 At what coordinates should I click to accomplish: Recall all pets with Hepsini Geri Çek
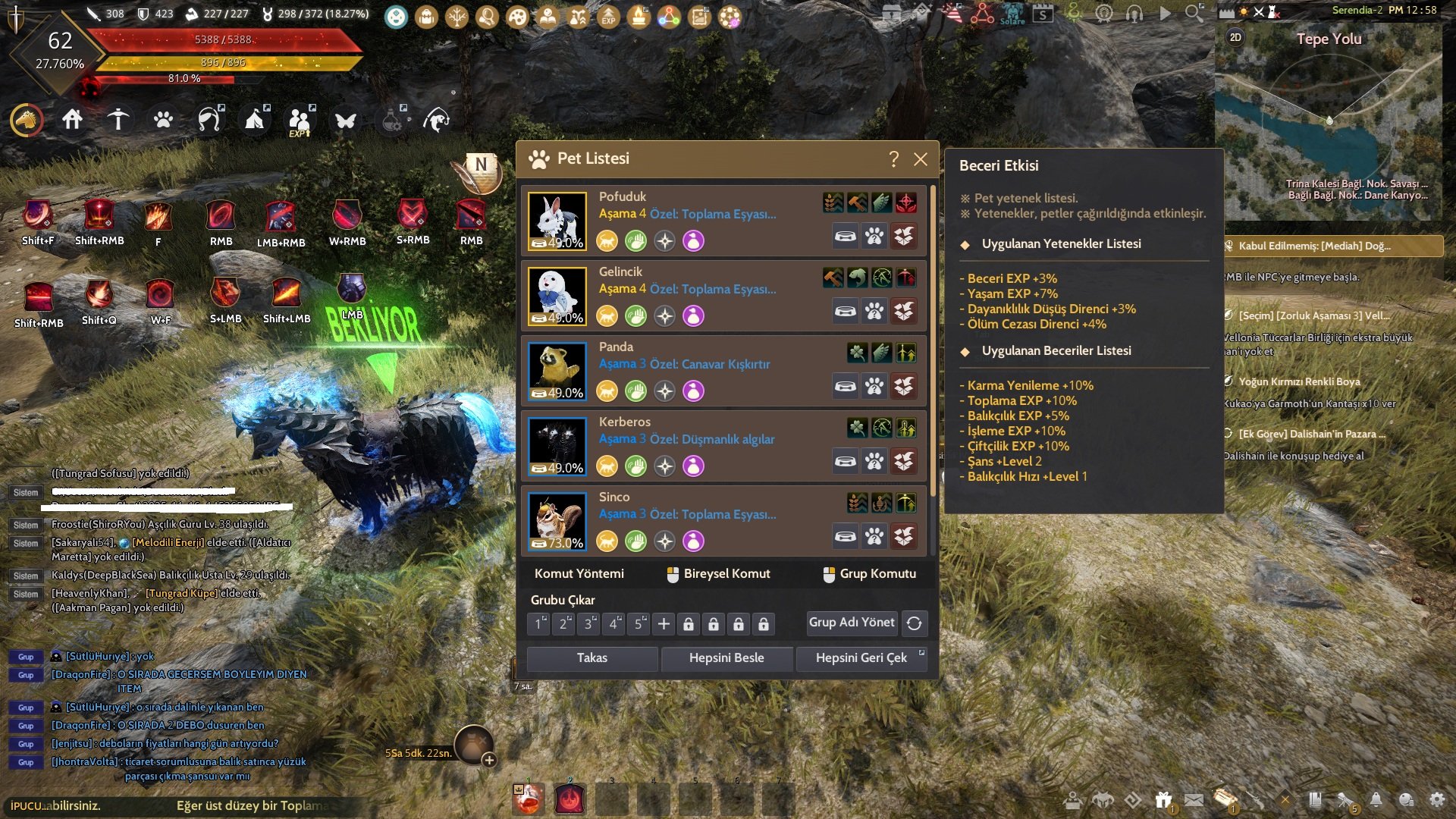(861, 658)
